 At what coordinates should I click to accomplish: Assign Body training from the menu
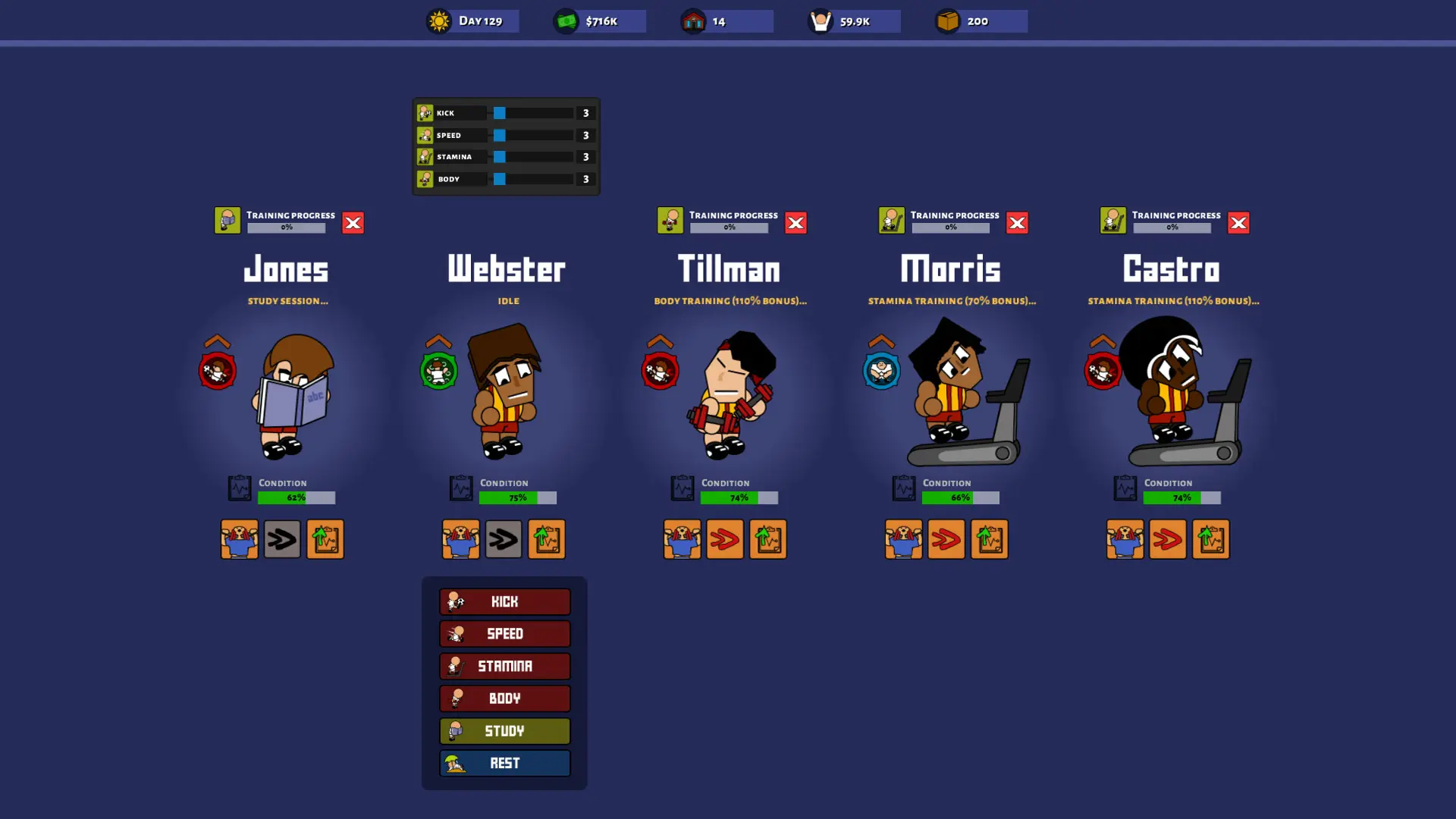(x=504, y=698)
